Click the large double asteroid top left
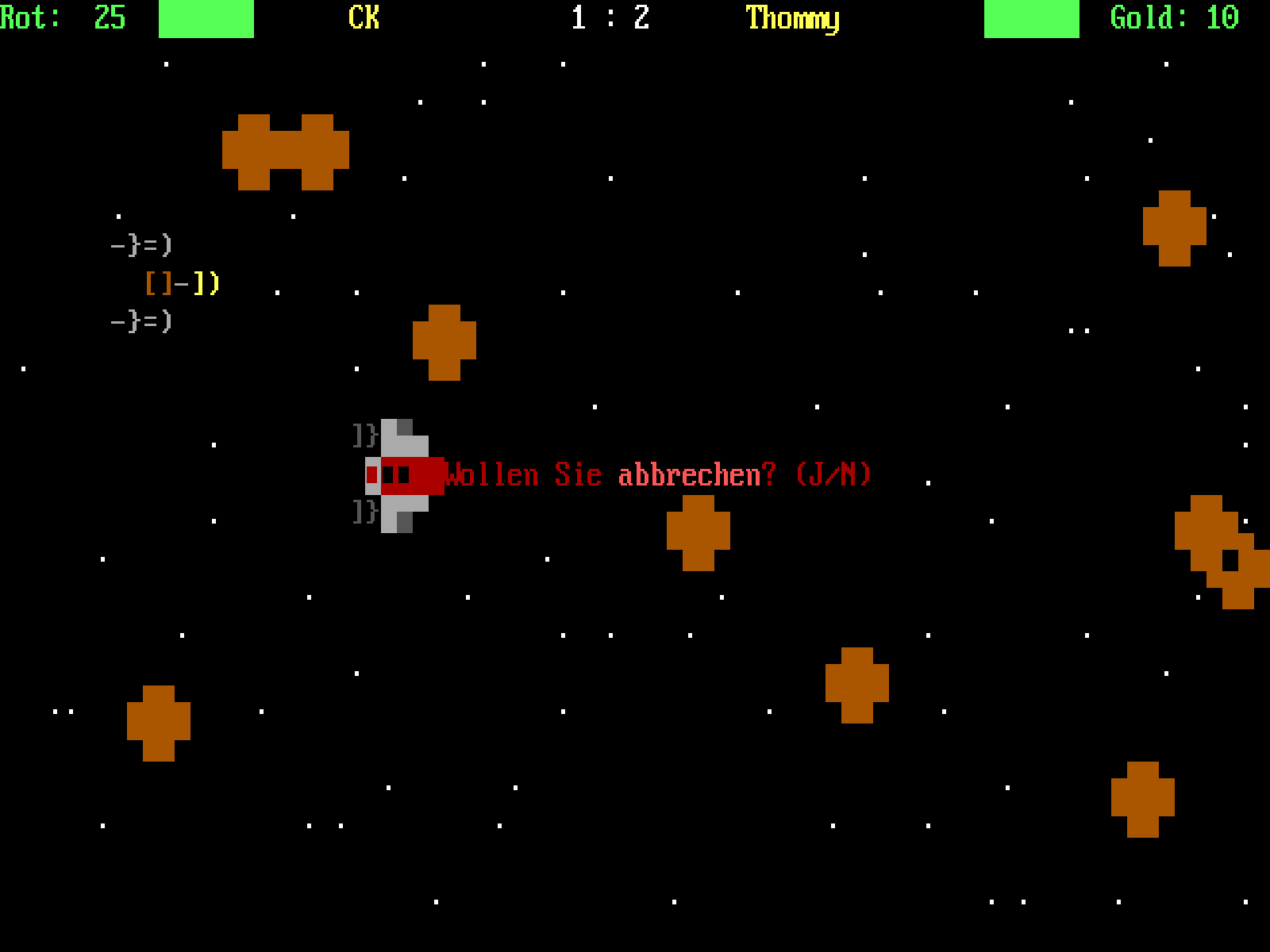This screenshot has height=952, width=1270. 287,152
